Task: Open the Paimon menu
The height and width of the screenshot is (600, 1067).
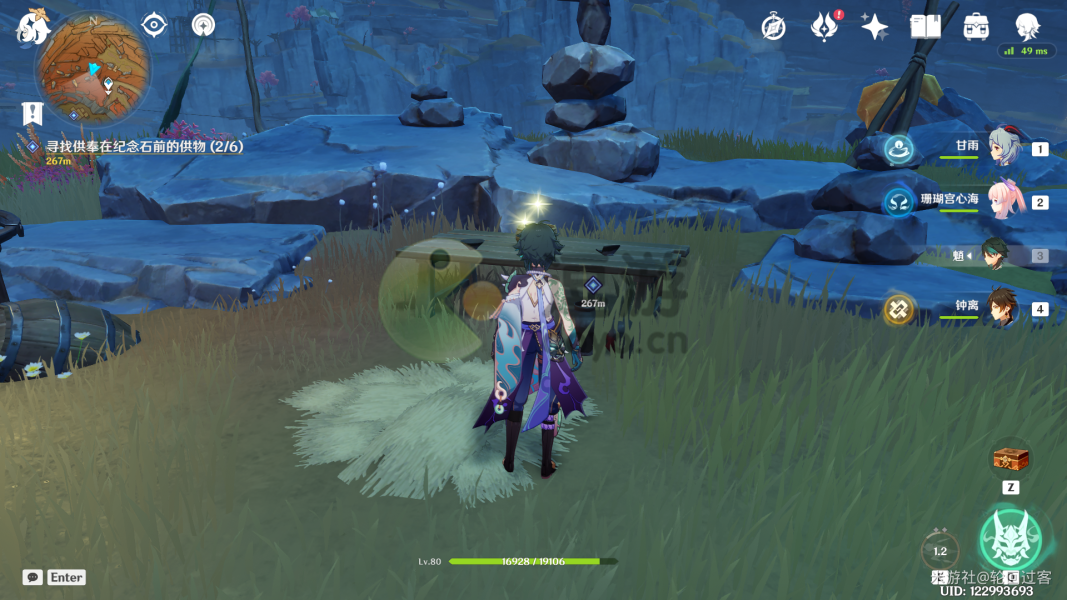Action: click(x=32, y=28)
